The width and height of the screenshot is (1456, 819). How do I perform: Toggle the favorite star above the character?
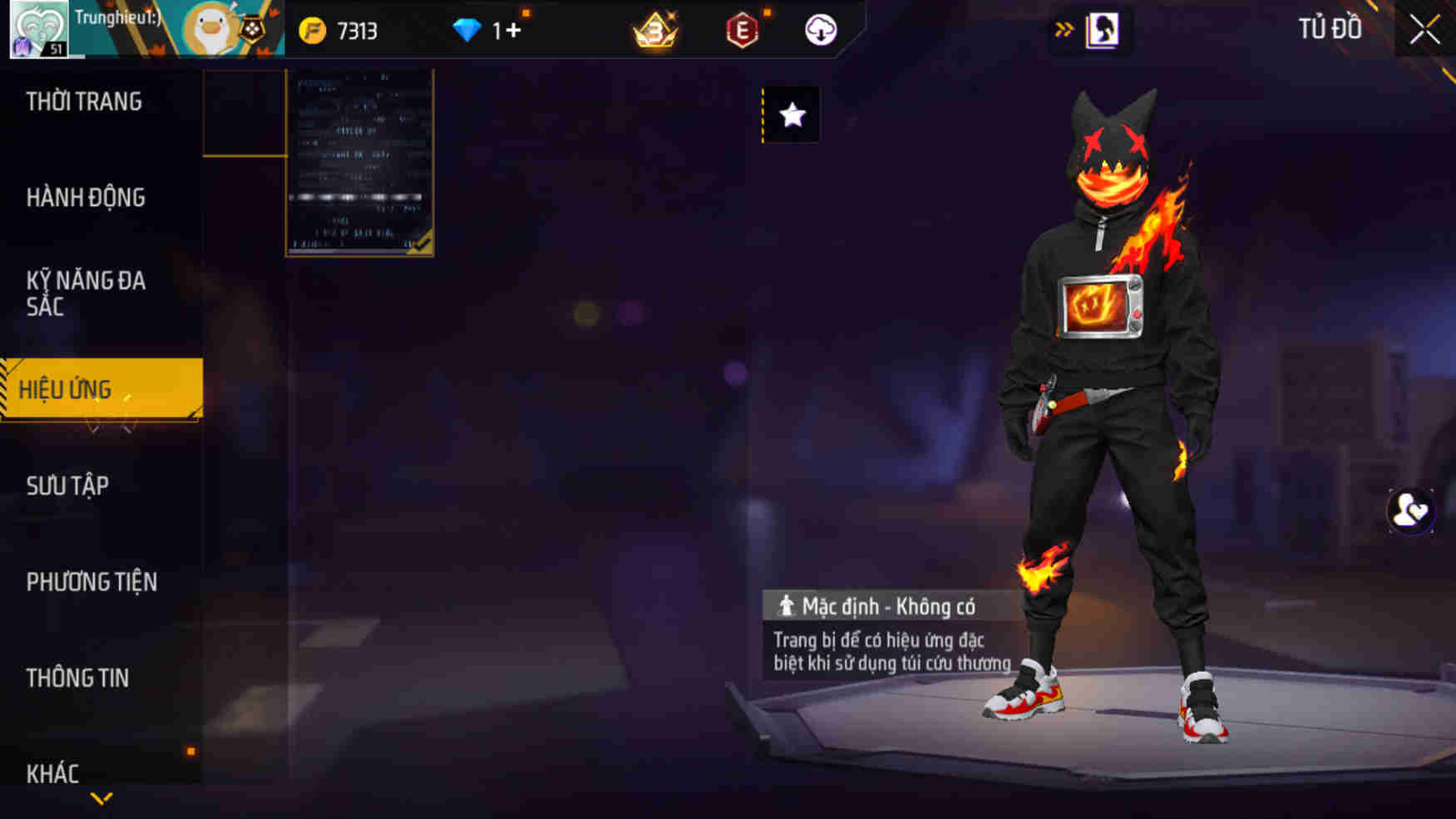(790, 116)
